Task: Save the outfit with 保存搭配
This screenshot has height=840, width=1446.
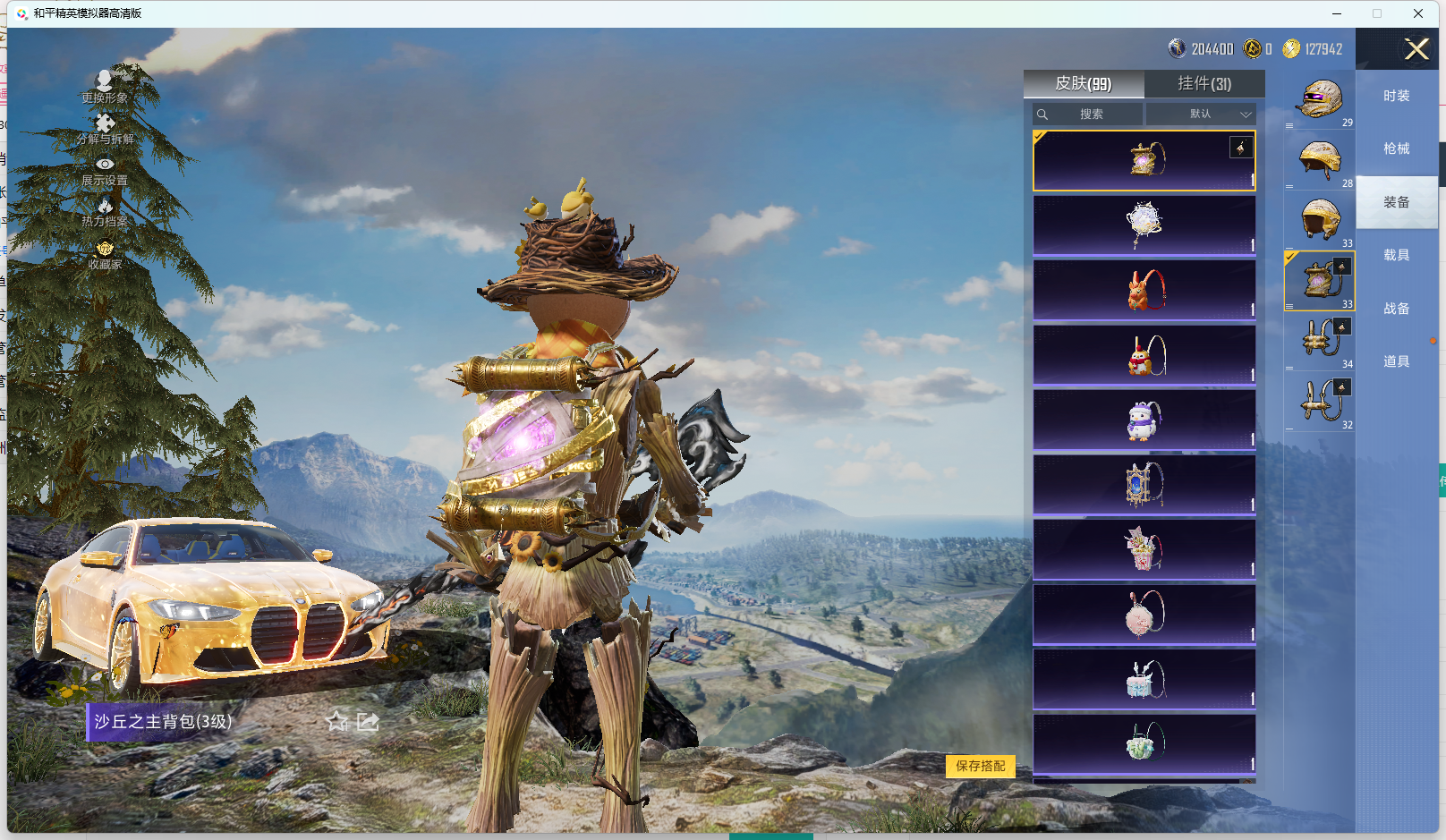Action: [x=980, y=766]
